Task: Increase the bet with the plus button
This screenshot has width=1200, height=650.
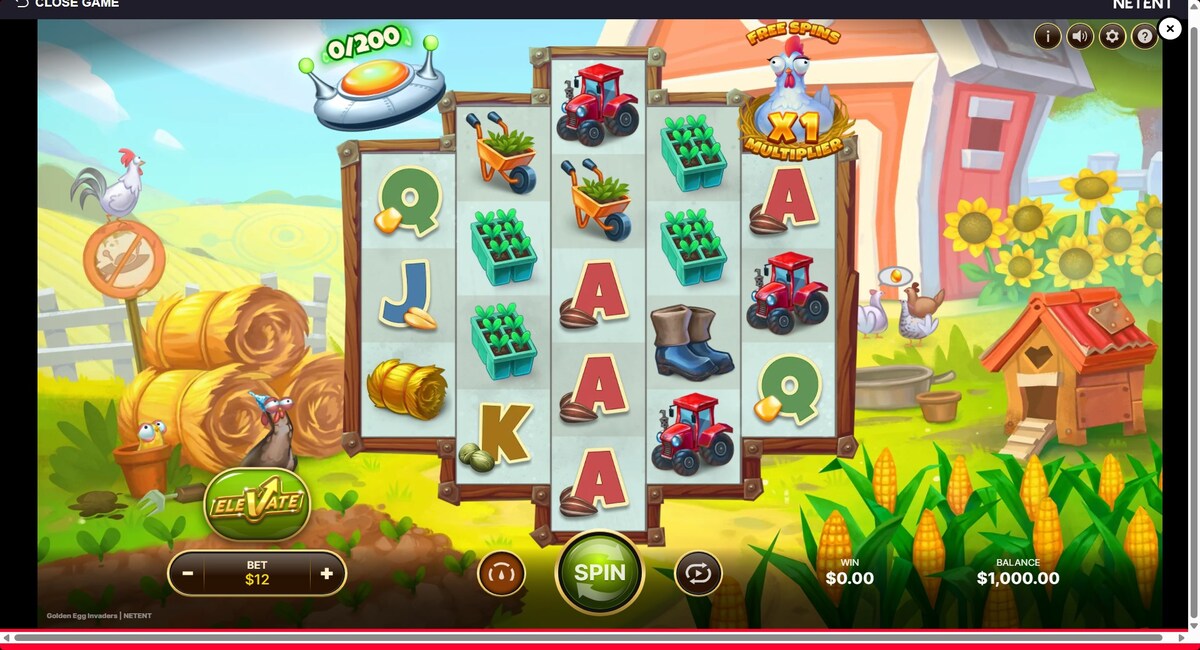Action: pyautogui.click(x=326, y=574)
